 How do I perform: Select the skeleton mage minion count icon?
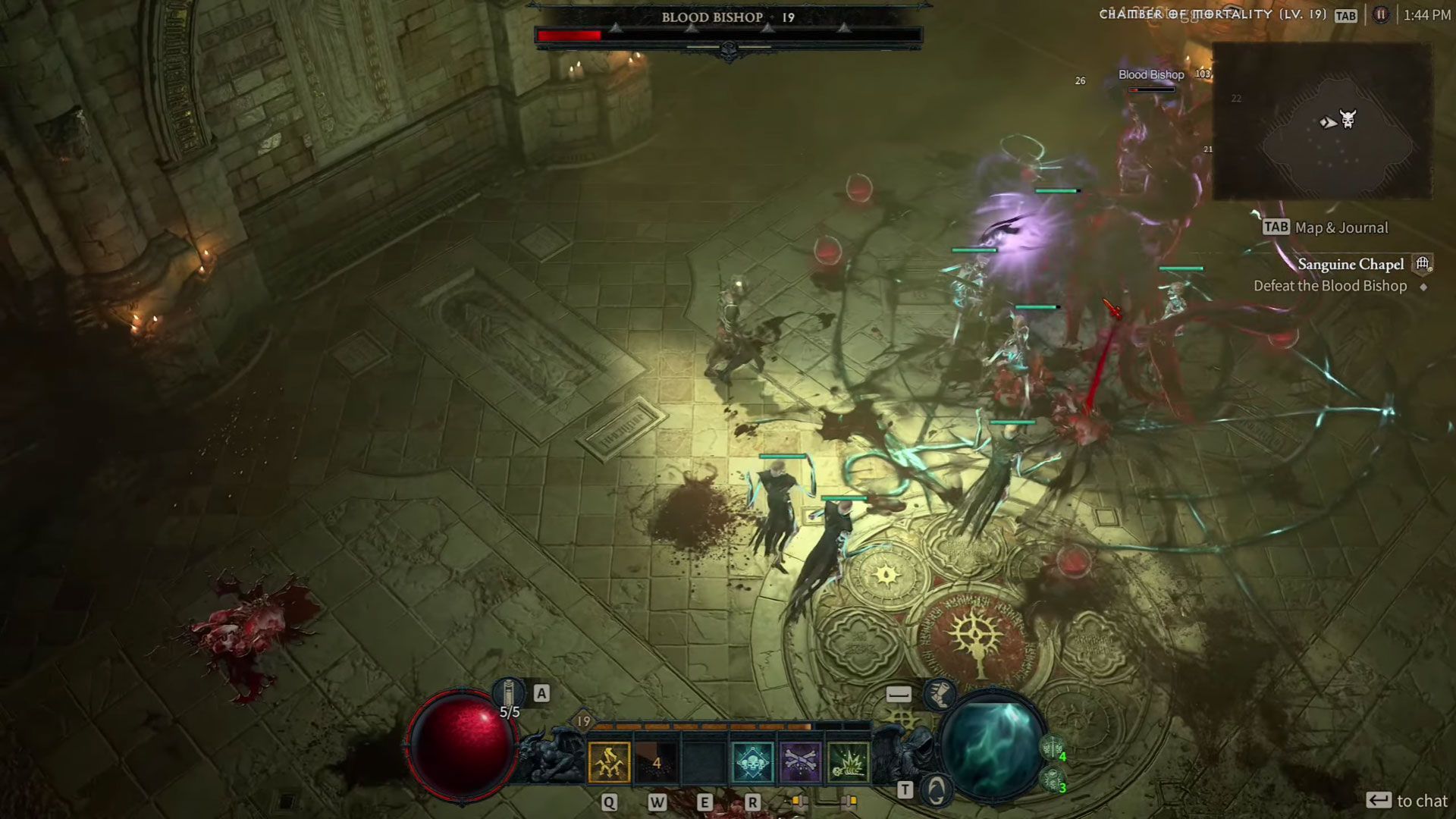point(1052,780)
